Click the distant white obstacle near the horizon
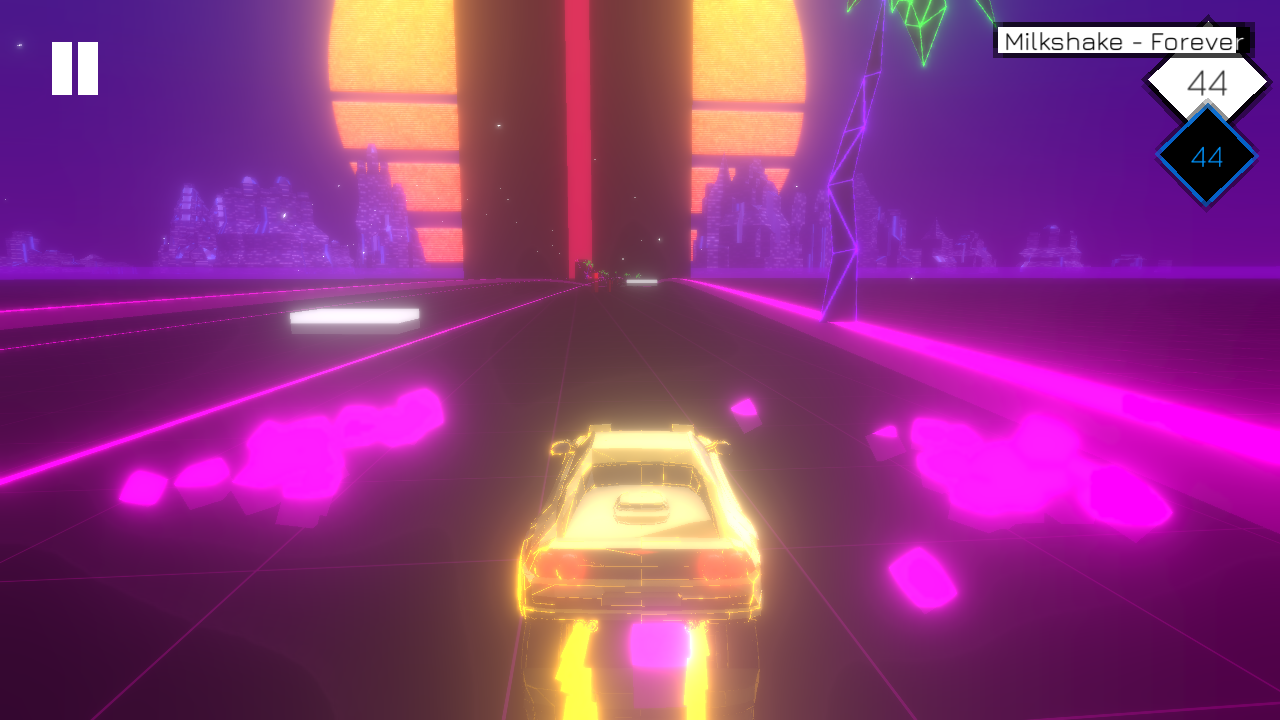 point(641,284)
